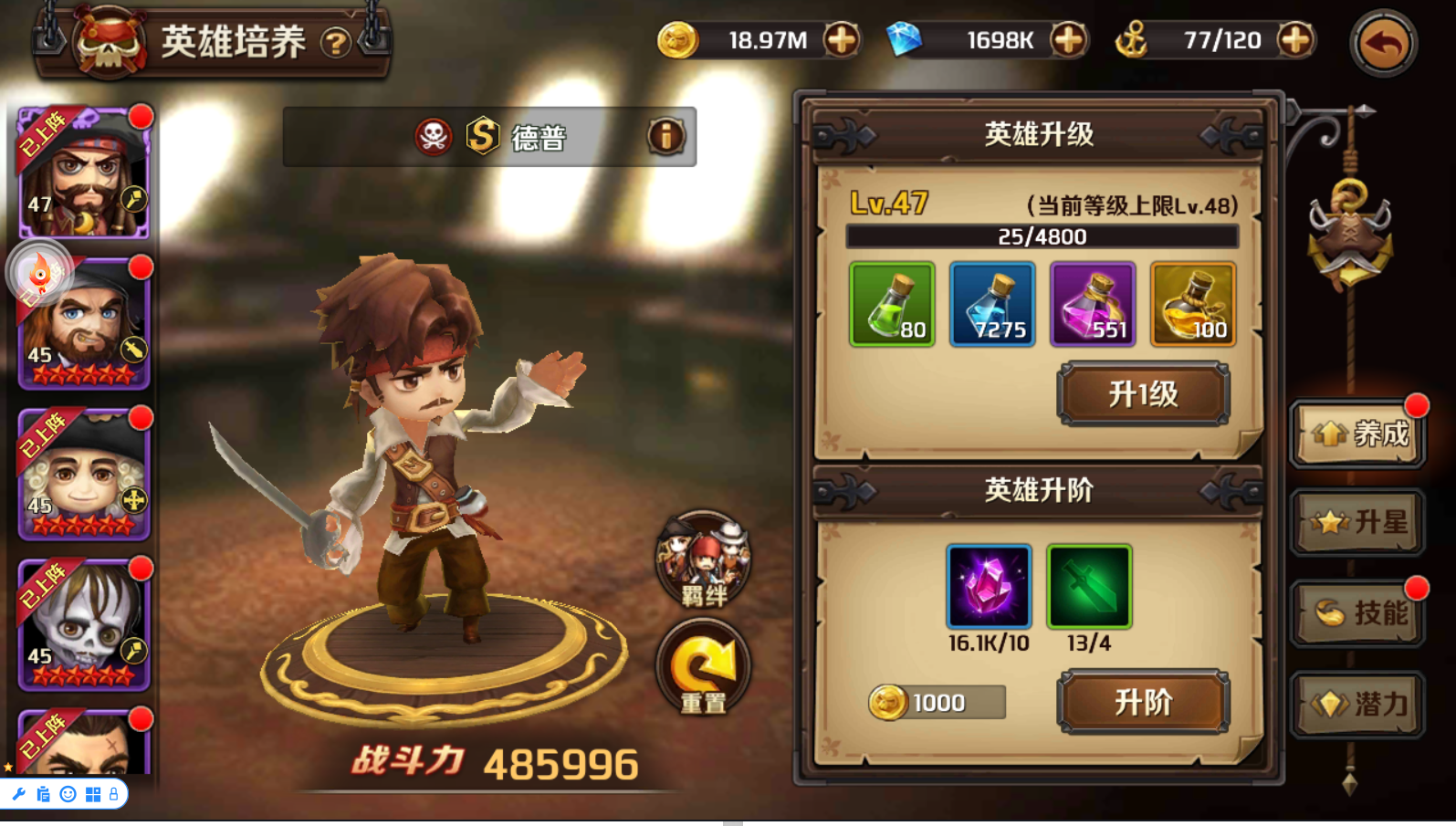Select the golden experience potion

[x=1193, y=304]
